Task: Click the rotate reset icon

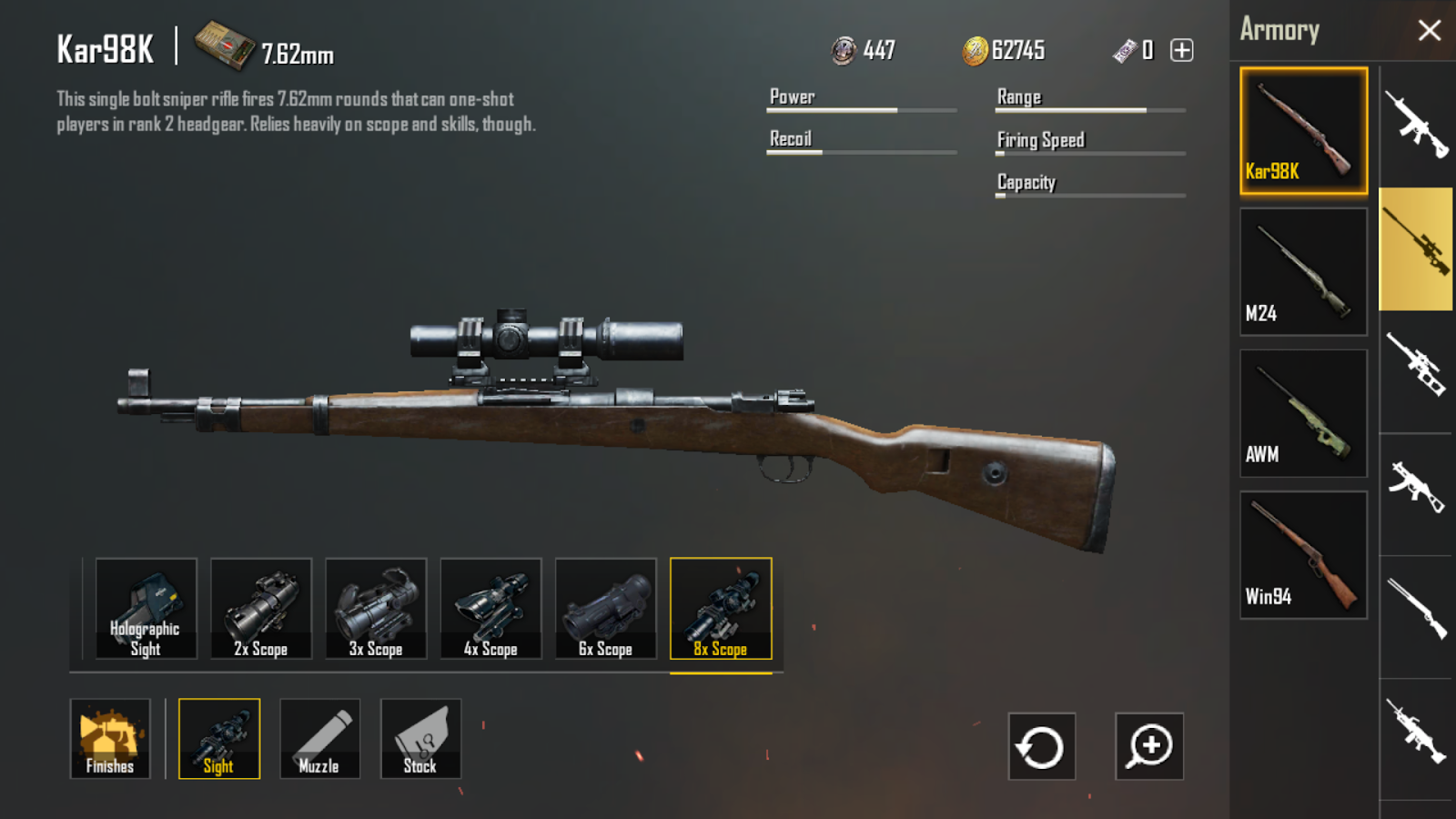Action: click(1040, 747)
